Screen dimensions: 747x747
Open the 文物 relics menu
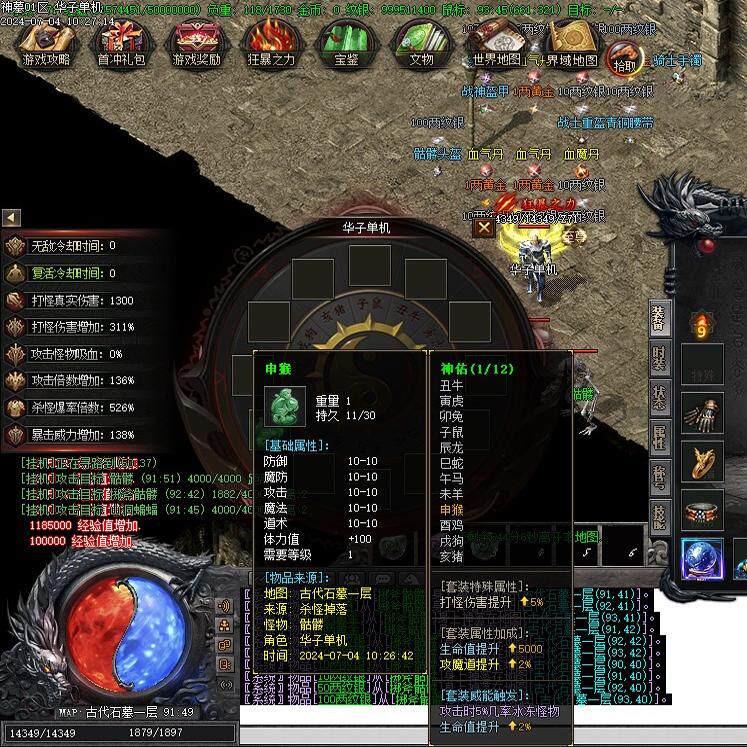click(x=421, y=43)
